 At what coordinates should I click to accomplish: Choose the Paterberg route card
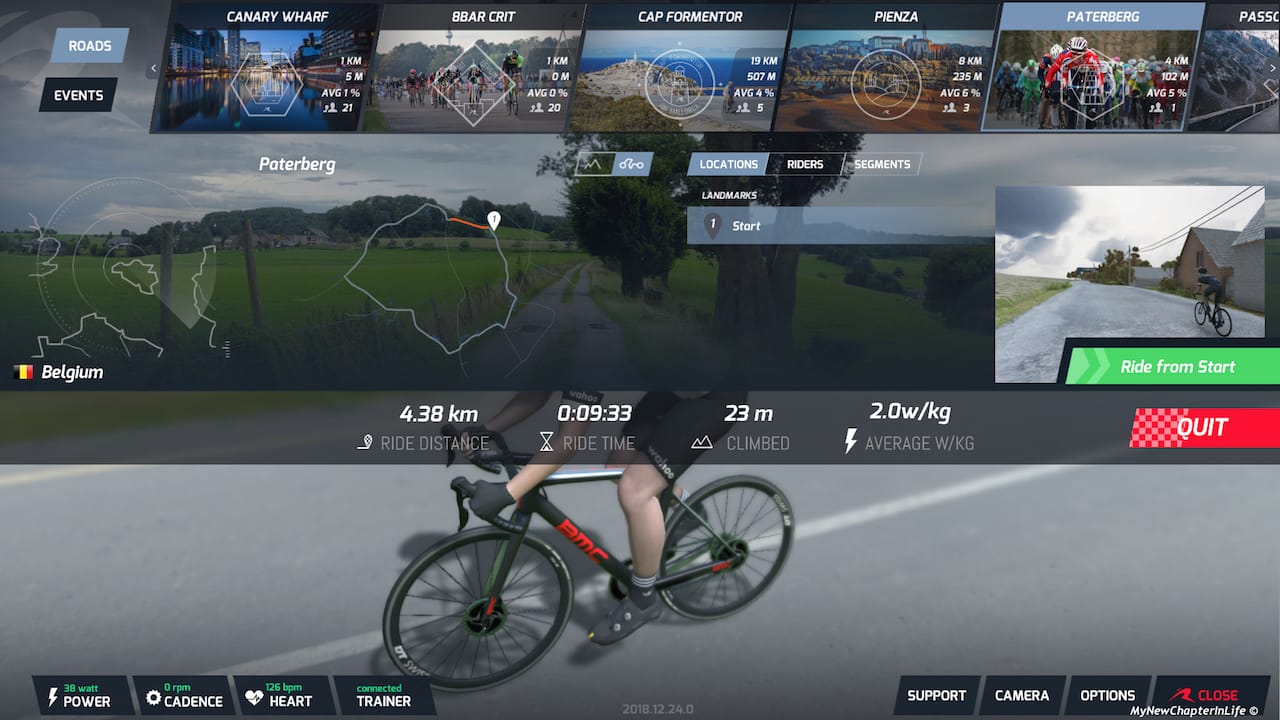1092,68
